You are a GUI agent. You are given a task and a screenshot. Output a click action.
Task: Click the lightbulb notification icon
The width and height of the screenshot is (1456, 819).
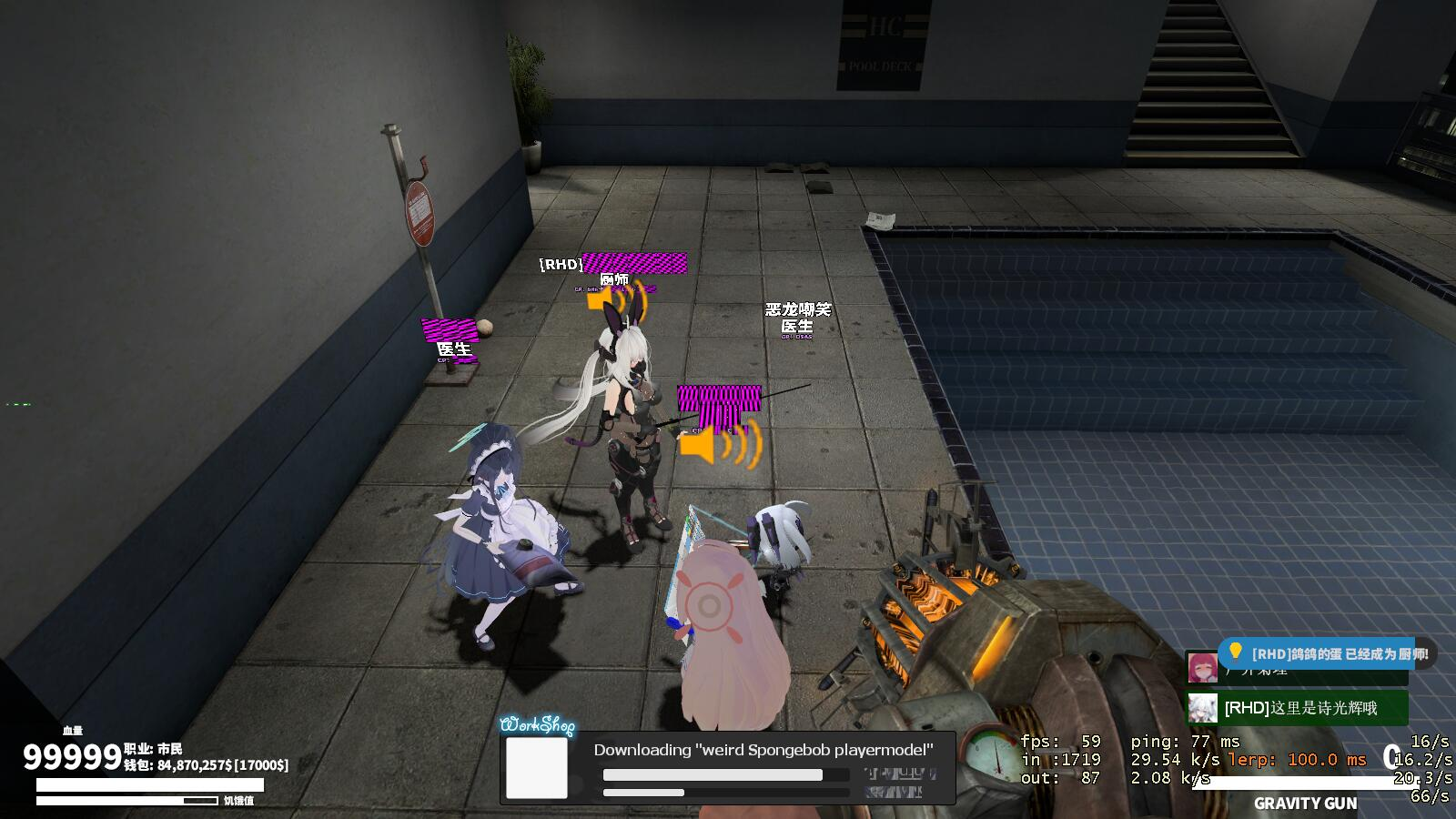coord(1235,652)
